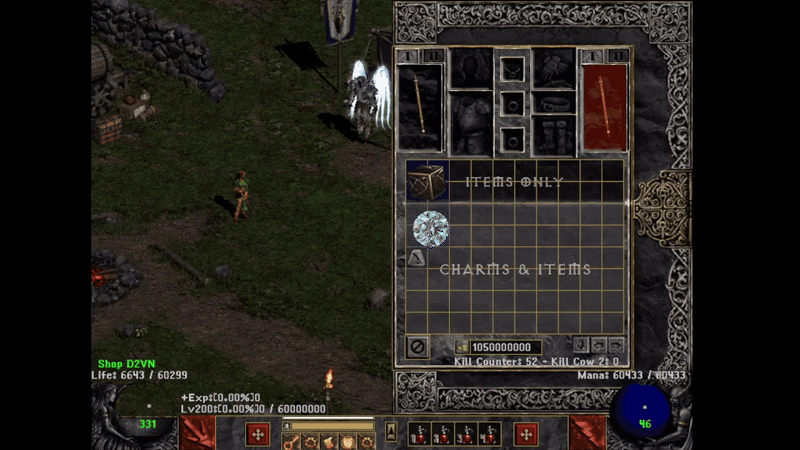Select the small rune item in inventory
Image resolution: width=800 pixels, height=450 pixels.
click(416, 259)
